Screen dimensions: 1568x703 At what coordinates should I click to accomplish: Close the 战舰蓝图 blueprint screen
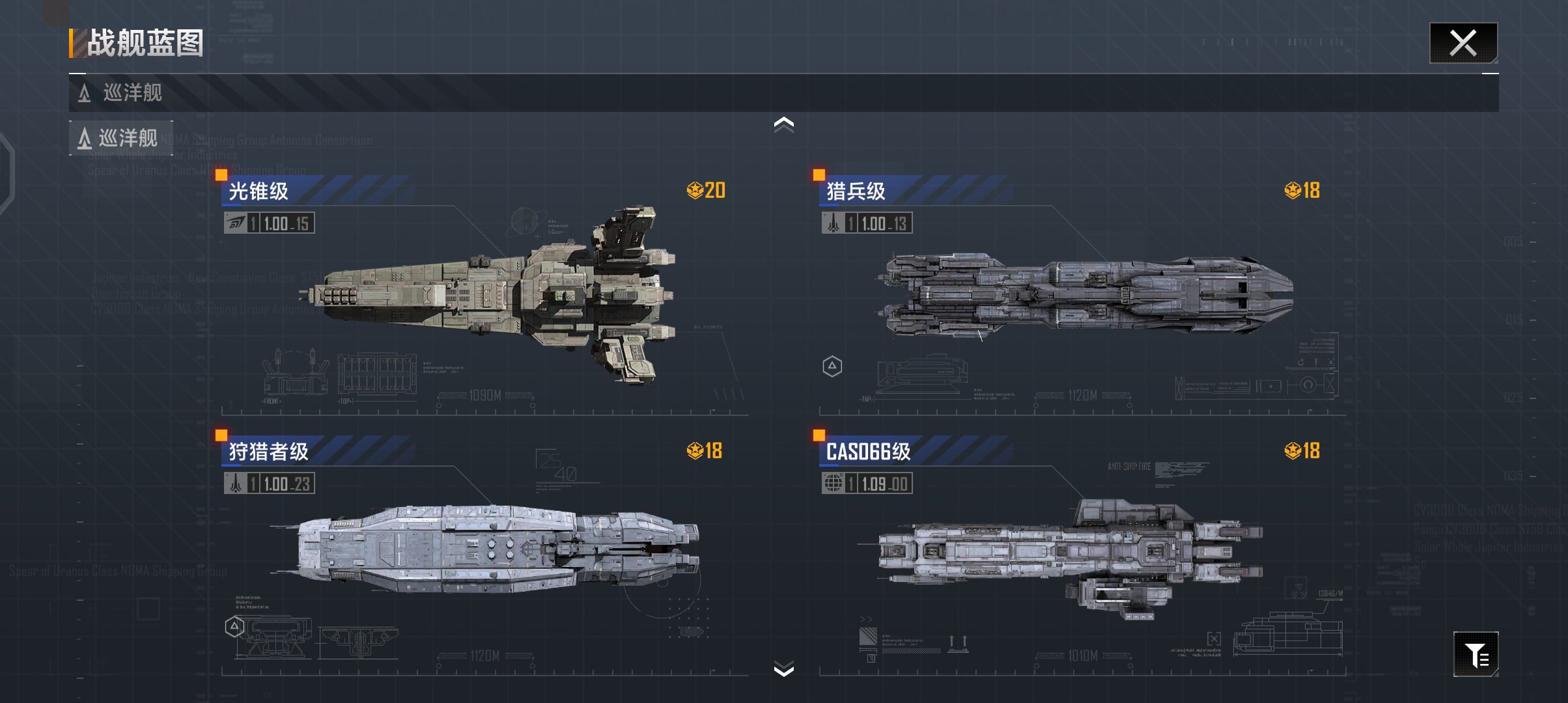coord(1463,44)
